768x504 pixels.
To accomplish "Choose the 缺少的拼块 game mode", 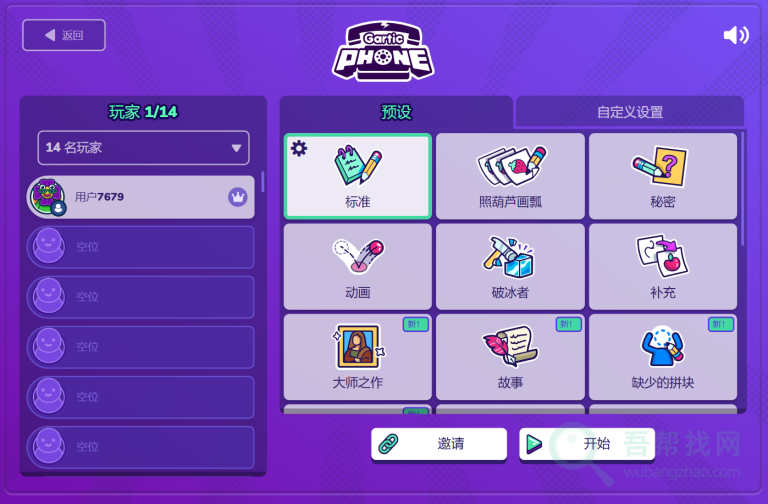I will point(662,357).
